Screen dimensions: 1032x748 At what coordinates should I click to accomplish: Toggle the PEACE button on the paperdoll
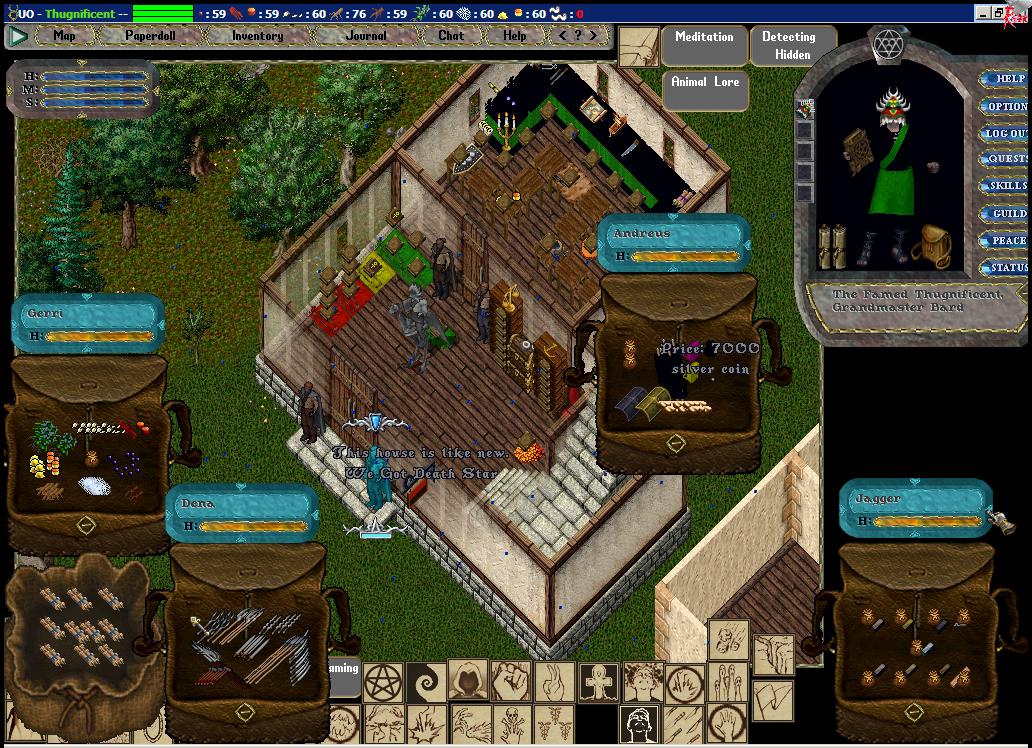pyautogui.click(x=1006, y=240)
